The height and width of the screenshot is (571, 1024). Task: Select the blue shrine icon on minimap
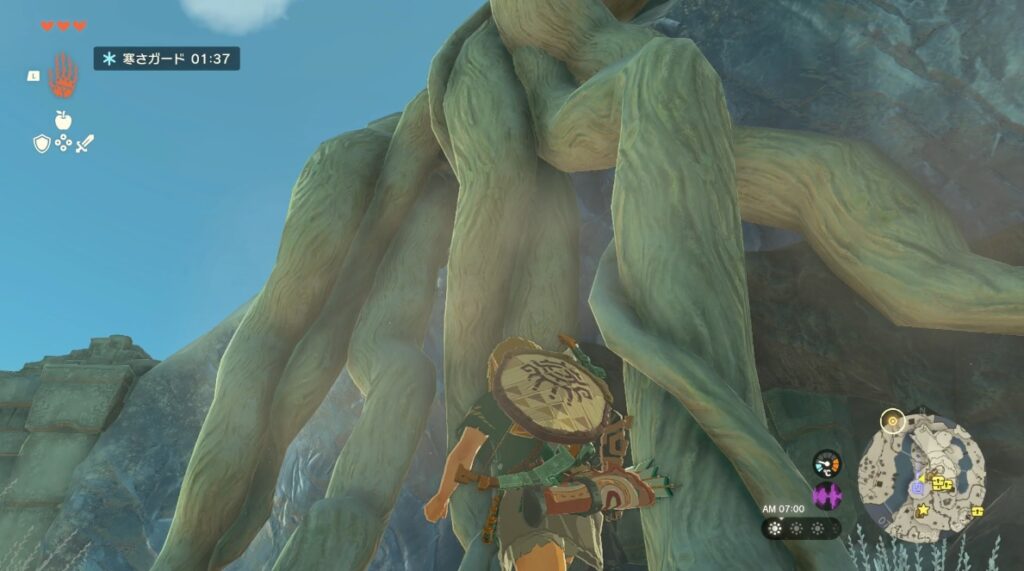click(917, 489)
